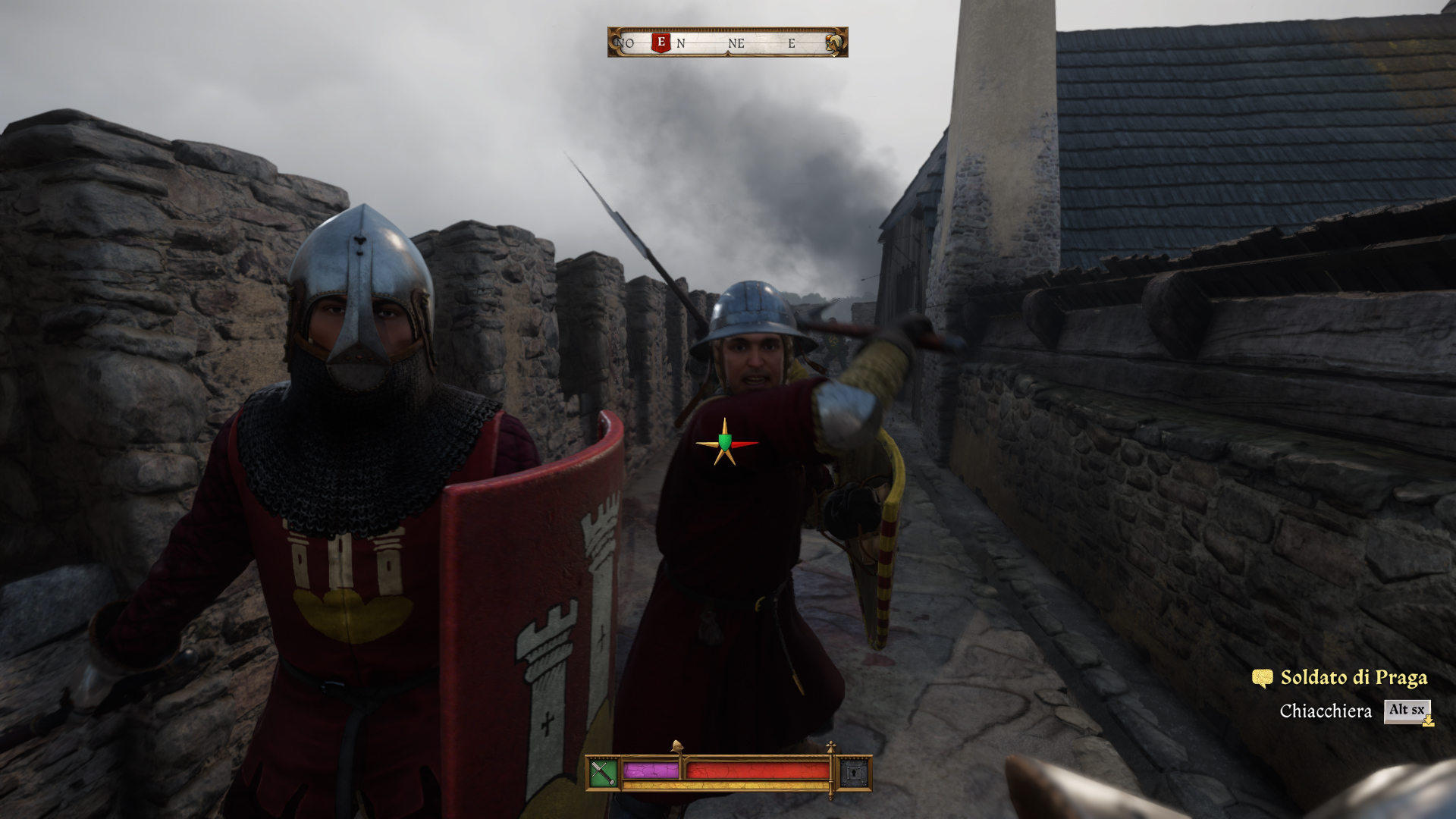
Task: Click the N label on the compass
Action: click(x=681, y=43)
